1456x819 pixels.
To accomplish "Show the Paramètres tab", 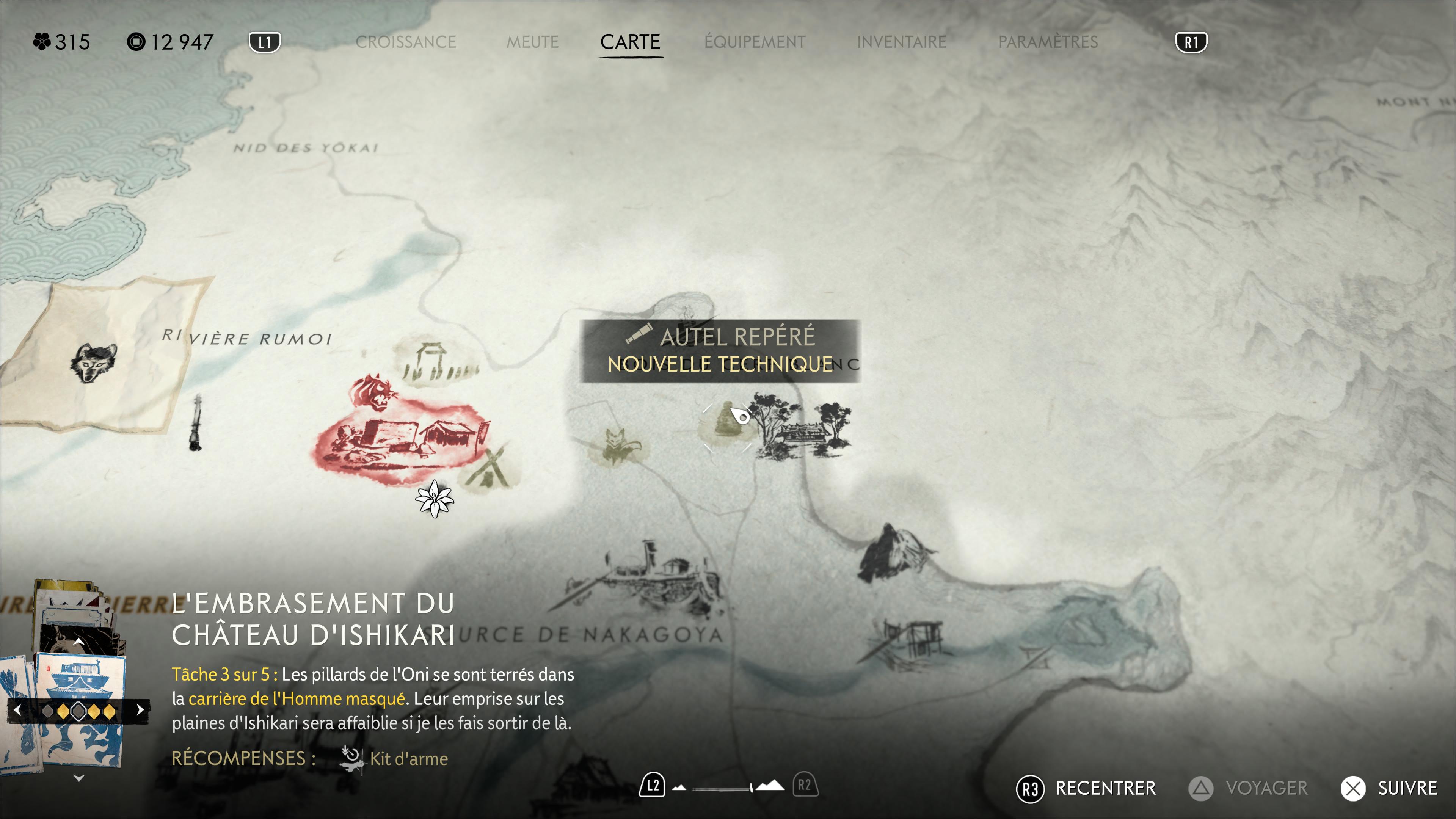I will point(1048,42).
